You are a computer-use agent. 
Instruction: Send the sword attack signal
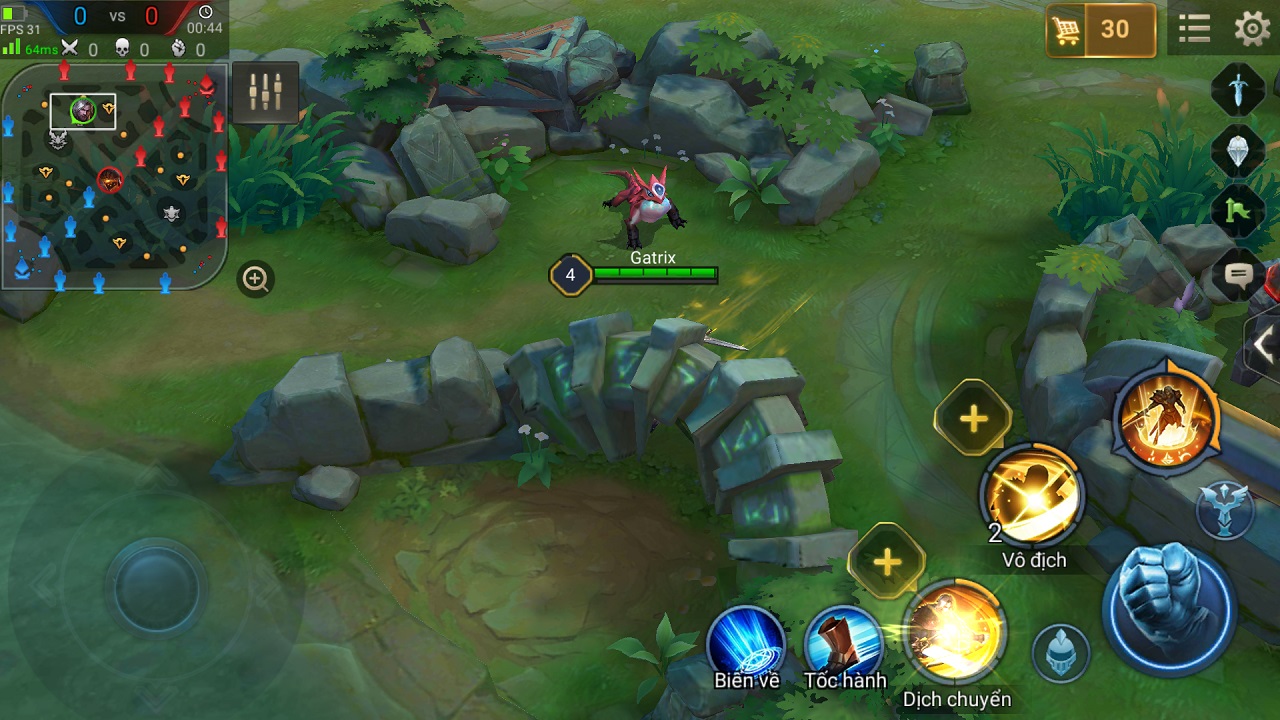point(1238,91)
